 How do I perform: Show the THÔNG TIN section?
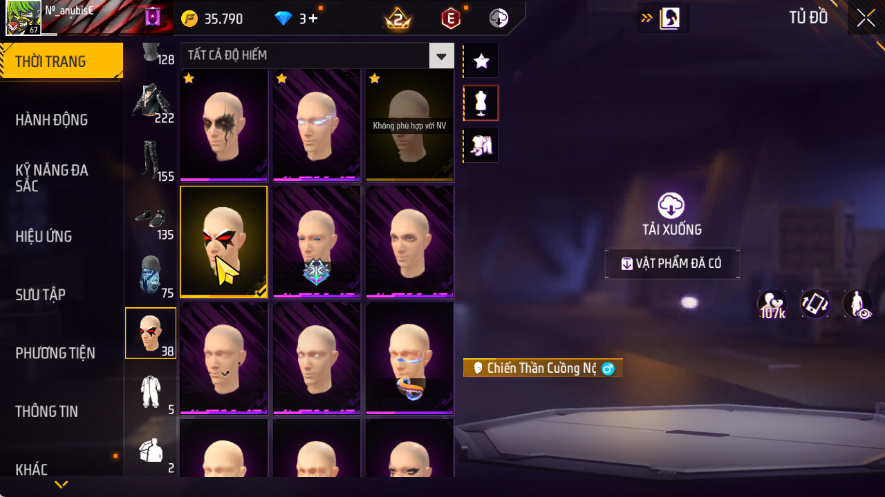pyautogui.click(x=47, y=411)
